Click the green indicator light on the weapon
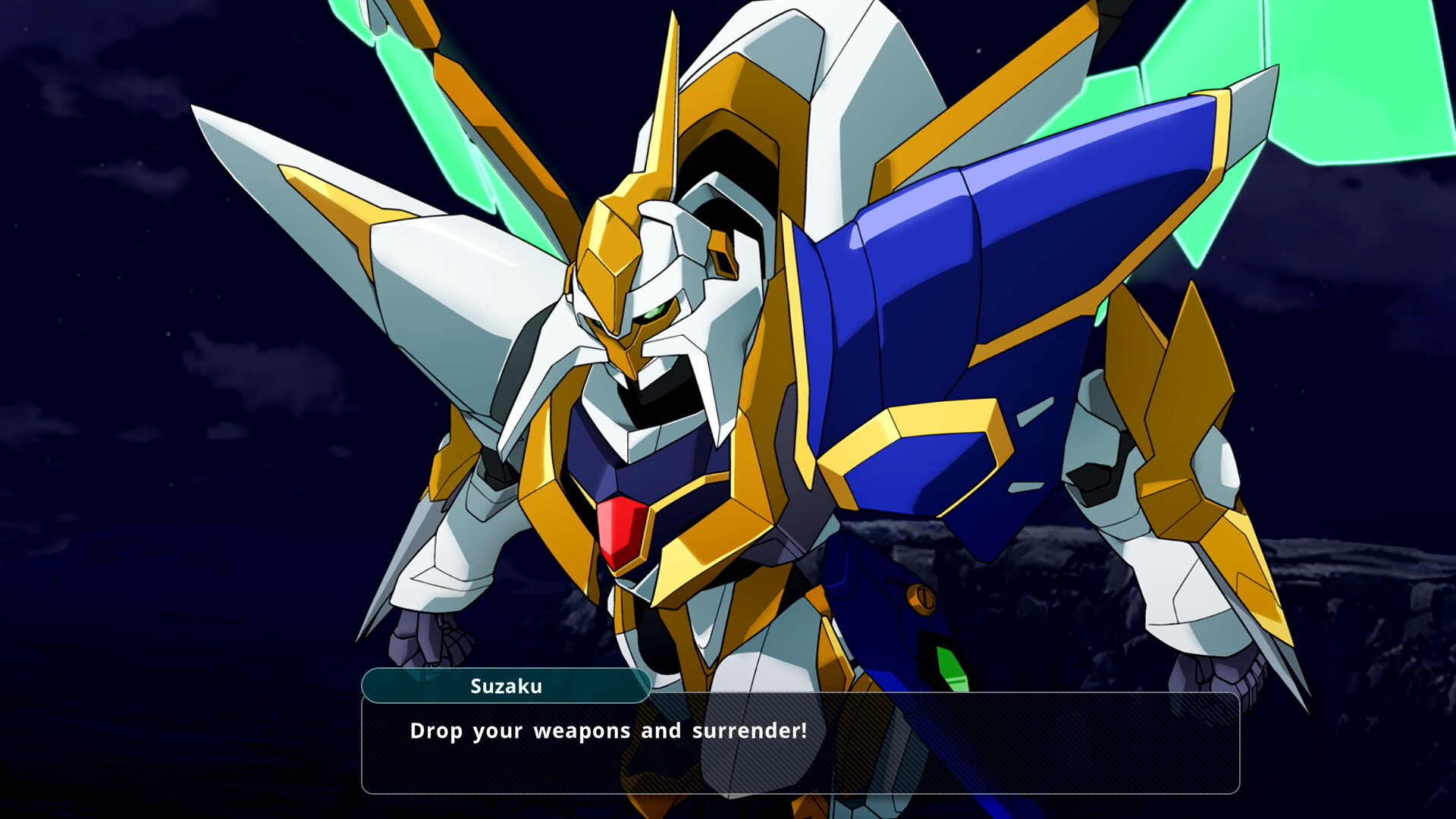Image resolution: width=1456 pixels, height=819 pixels. point(949,666)
